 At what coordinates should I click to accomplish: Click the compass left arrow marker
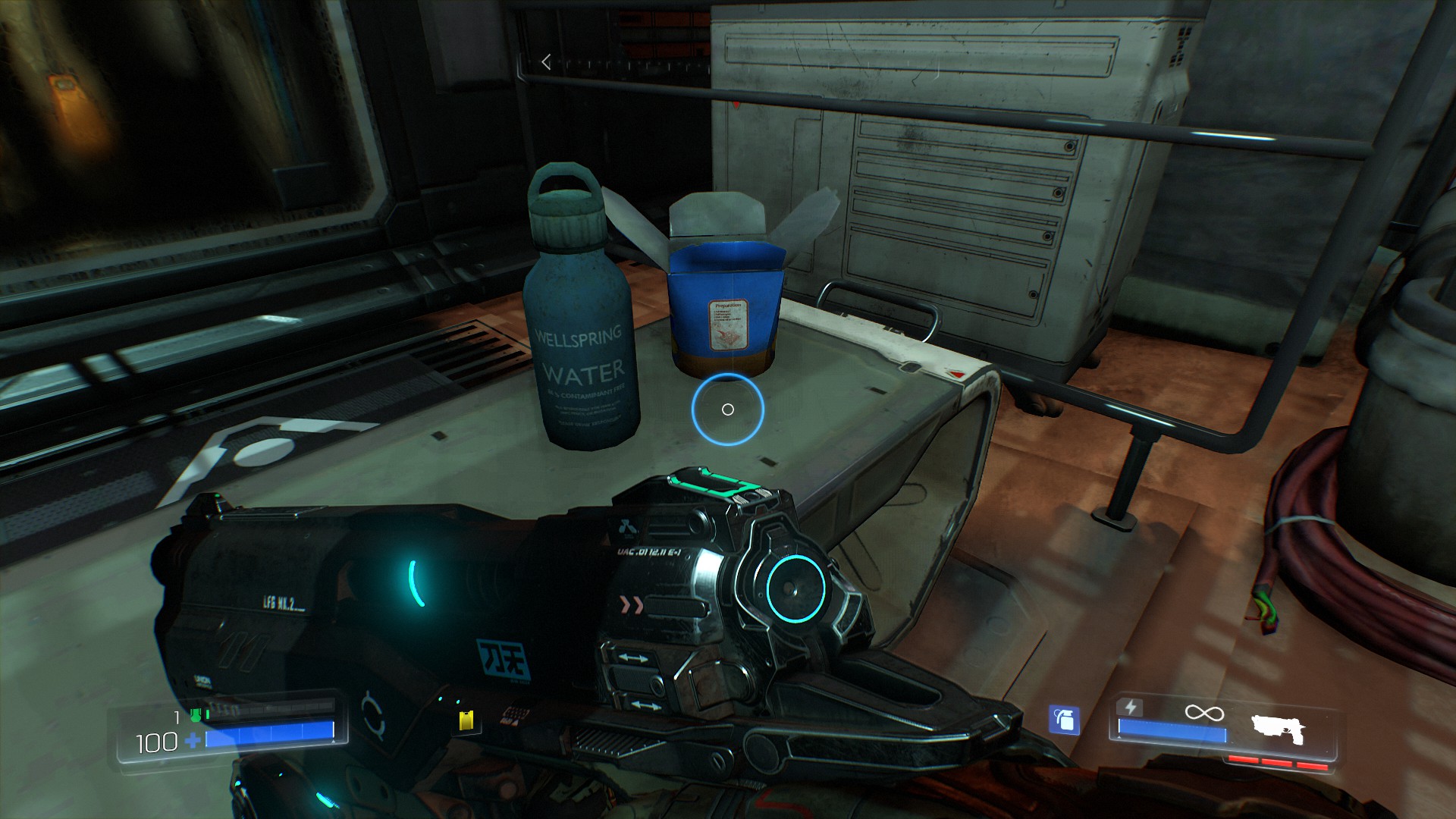(x=546, y=62)
